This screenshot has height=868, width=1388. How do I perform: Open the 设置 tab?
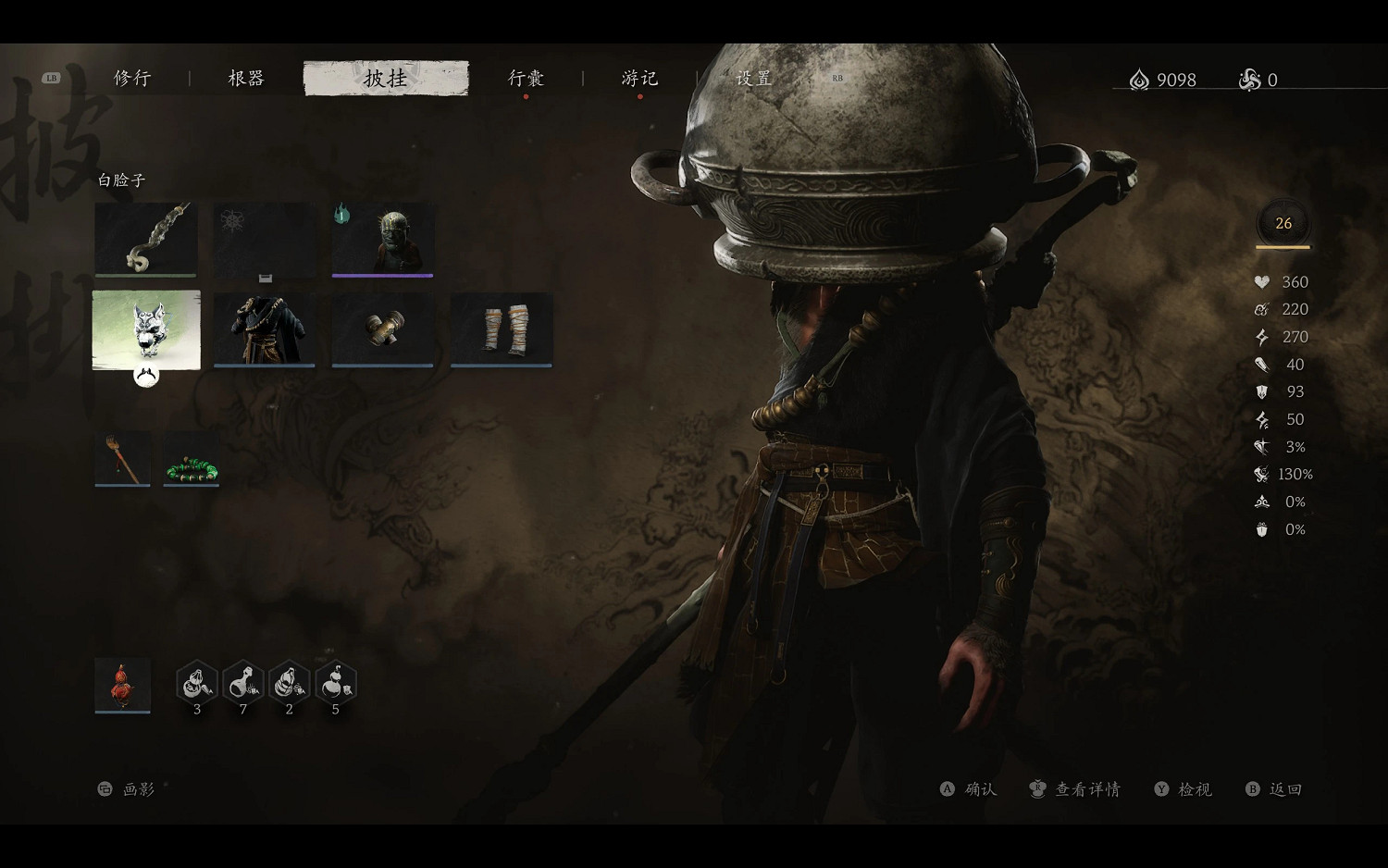point(753,79)
